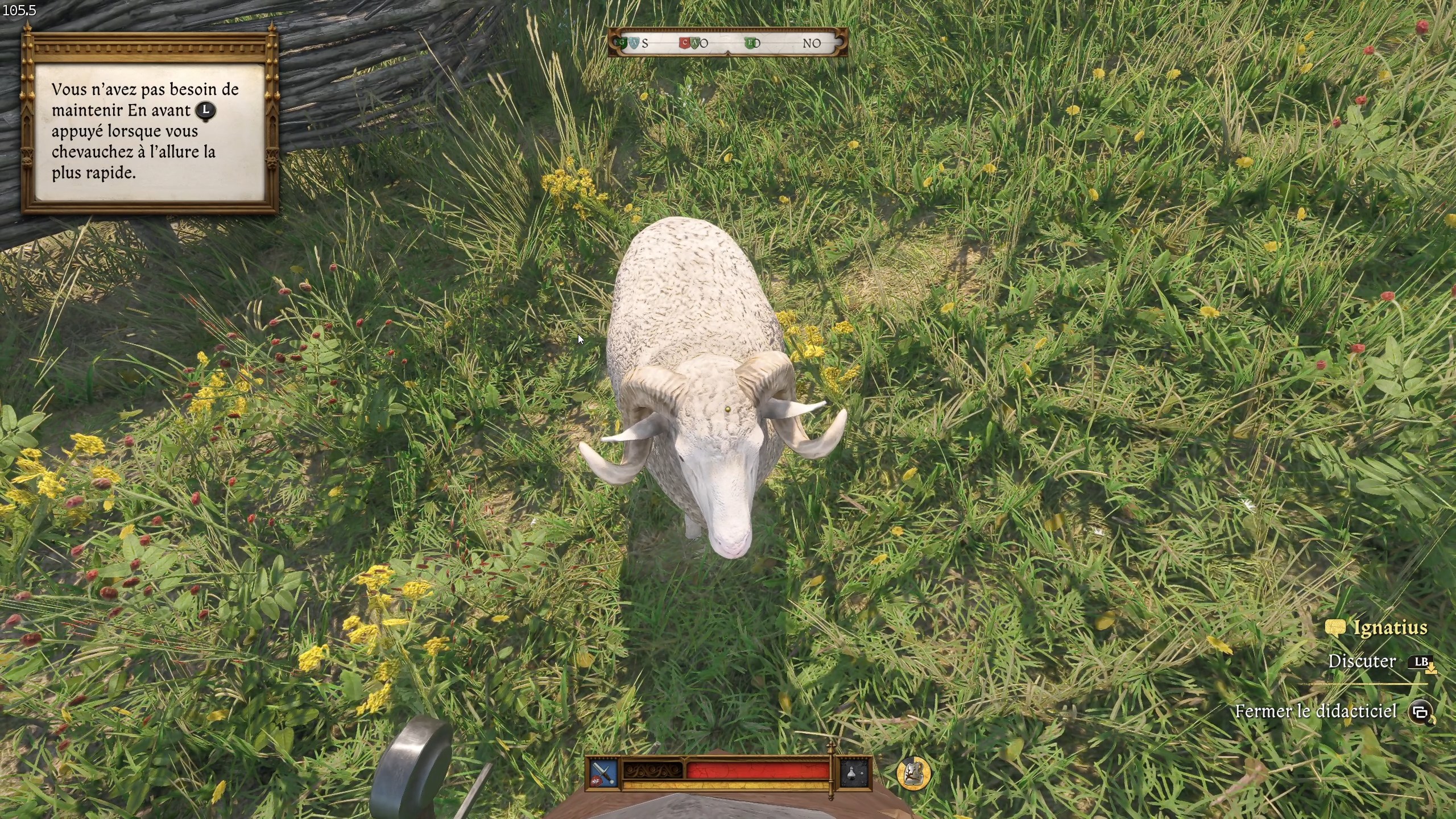Select Discuter to speak with Ignatius

pos(1363,661)
